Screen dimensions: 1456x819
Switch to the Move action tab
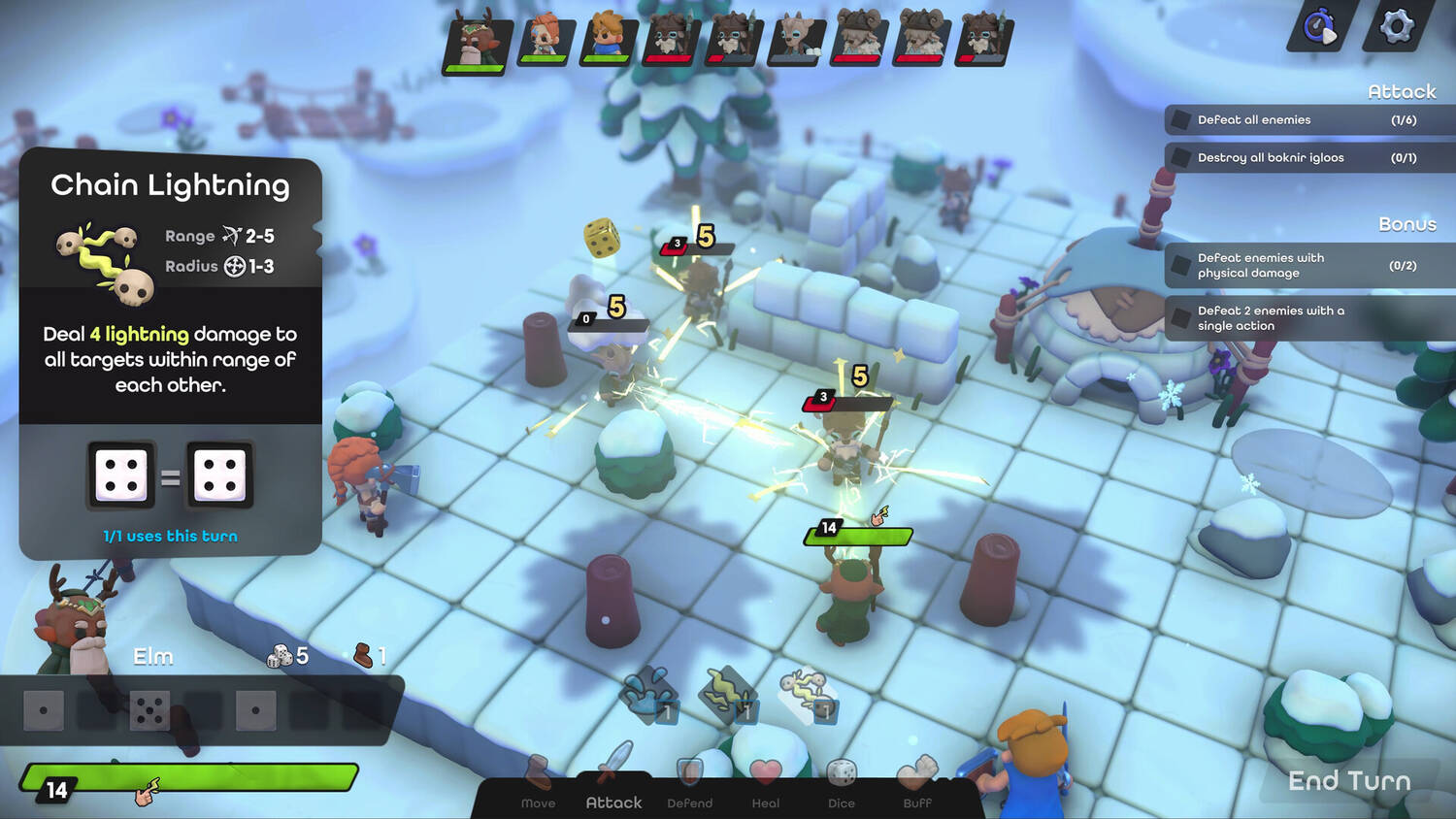tap(538, 784)
